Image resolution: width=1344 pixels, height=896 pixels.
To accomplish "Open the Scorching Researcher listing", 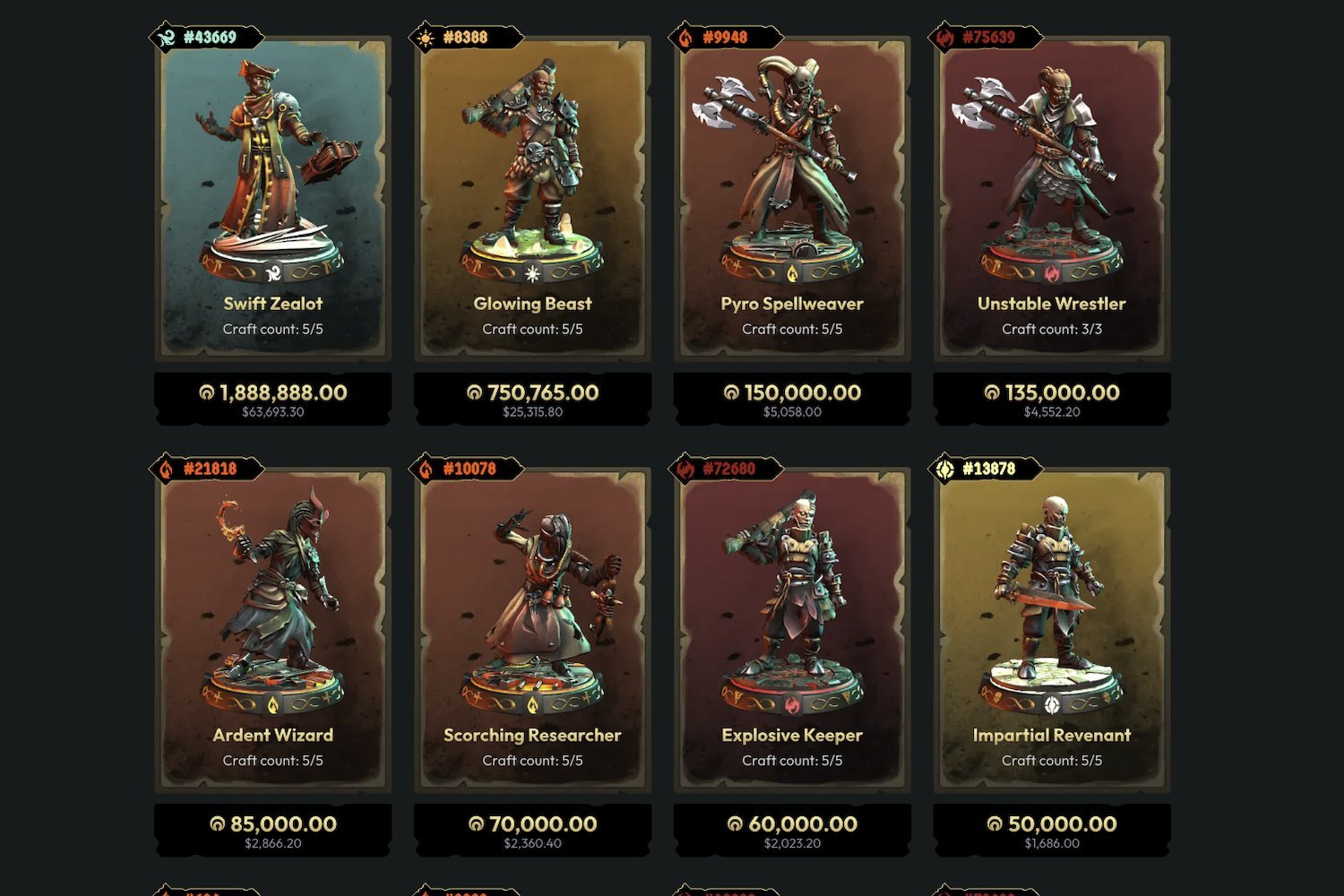I will (x=532, y=629).
